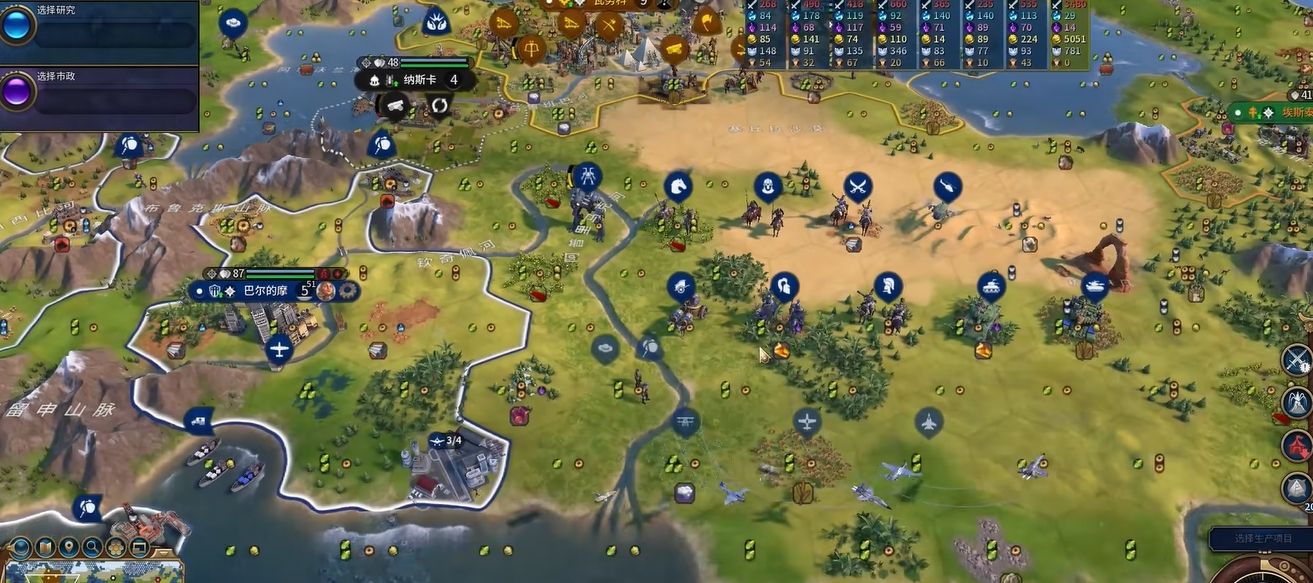Select the airport aircraft 3/4 marker
Image resolution: width=1313 pixels, height=583 pixels.
point(445,440)
